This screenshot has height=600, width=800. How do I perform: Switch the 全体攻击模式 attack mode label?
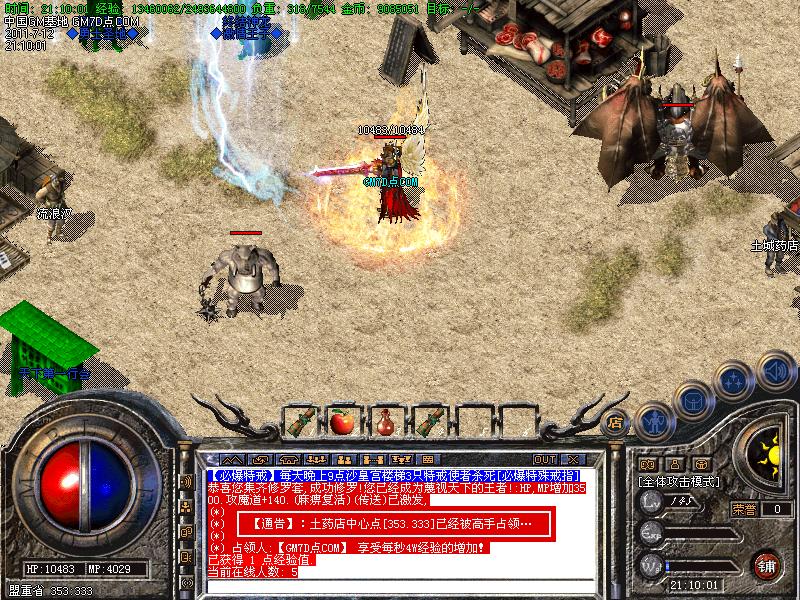click(681, 481)
